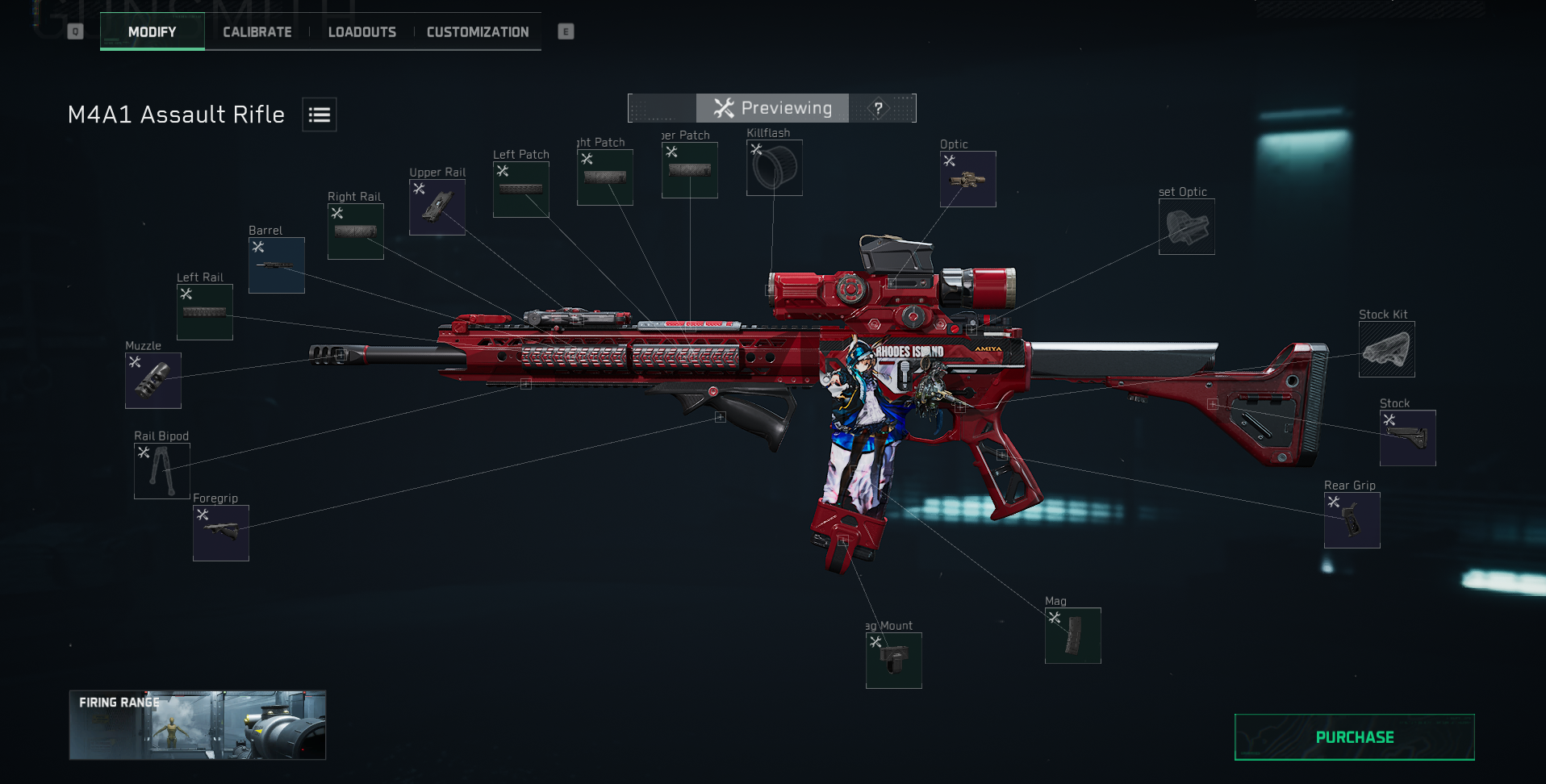Switch to the CUSTOMIZATION tab
The image size is (1546, 784).
point(477,31)
